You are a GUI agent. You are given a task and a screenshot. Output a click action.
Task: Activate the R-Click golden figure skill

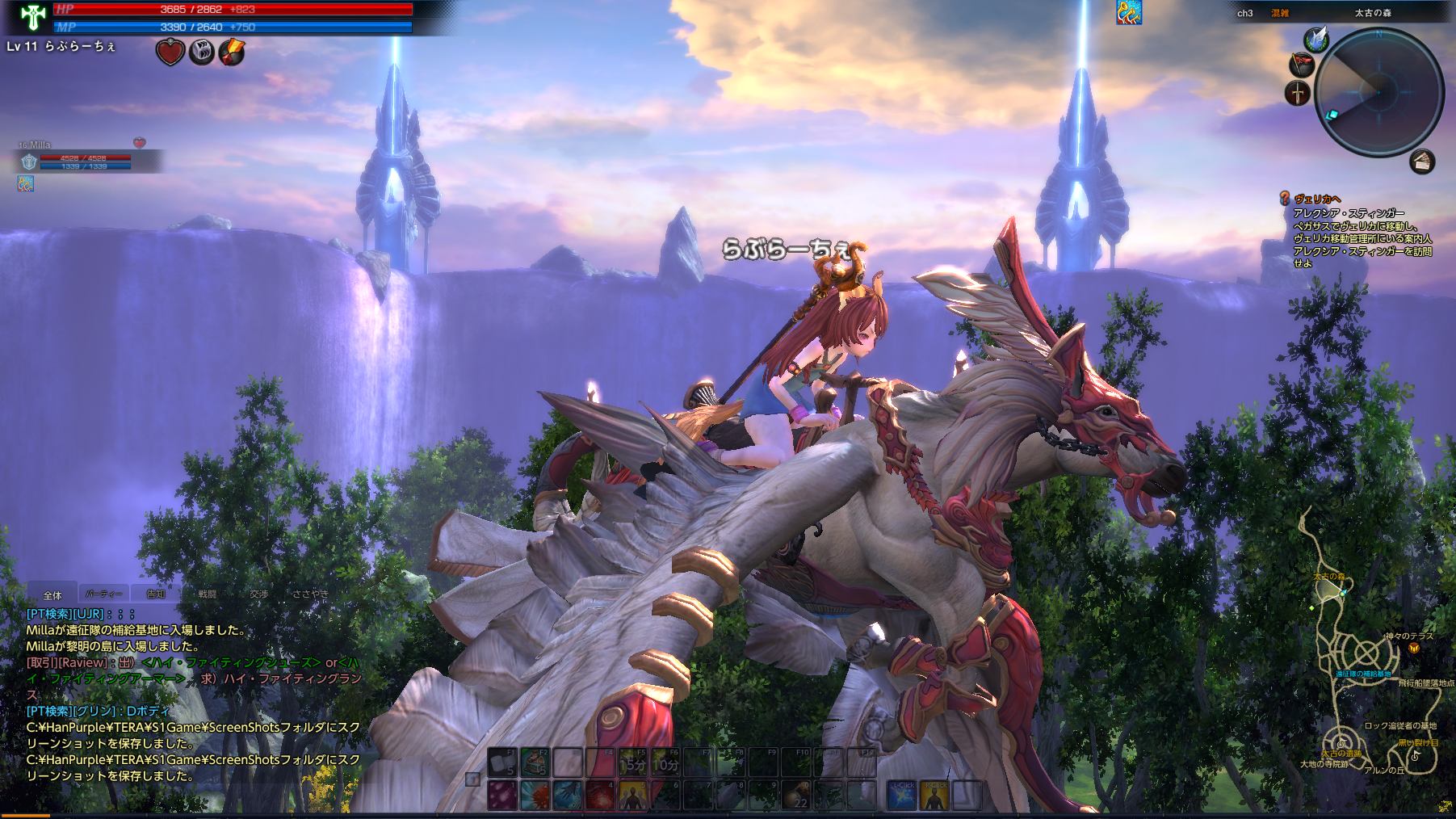934,796
